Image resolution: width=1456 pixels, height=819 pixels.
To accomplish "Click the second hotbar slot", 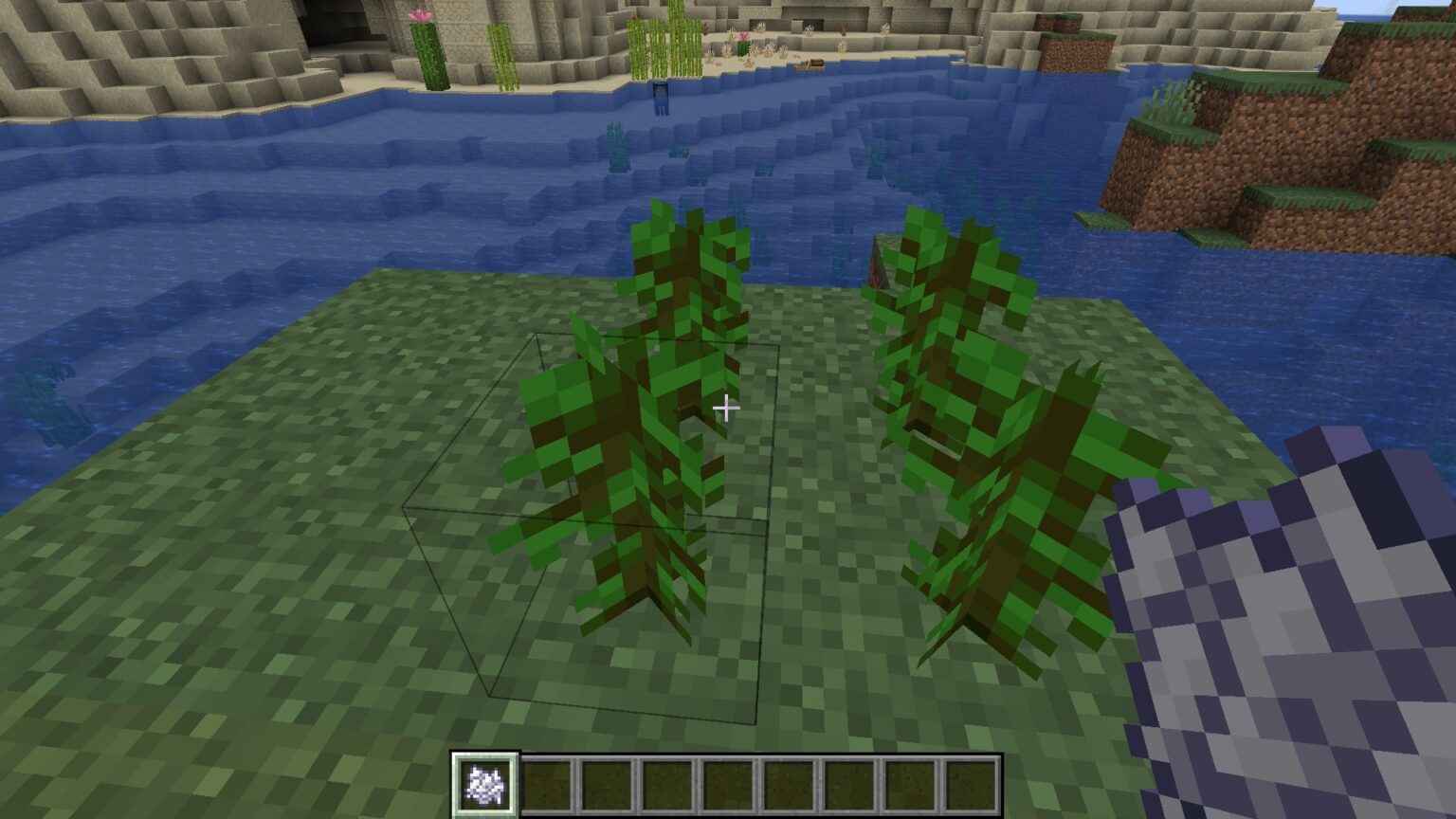I will pyautogui.click(x=544, y=784).
